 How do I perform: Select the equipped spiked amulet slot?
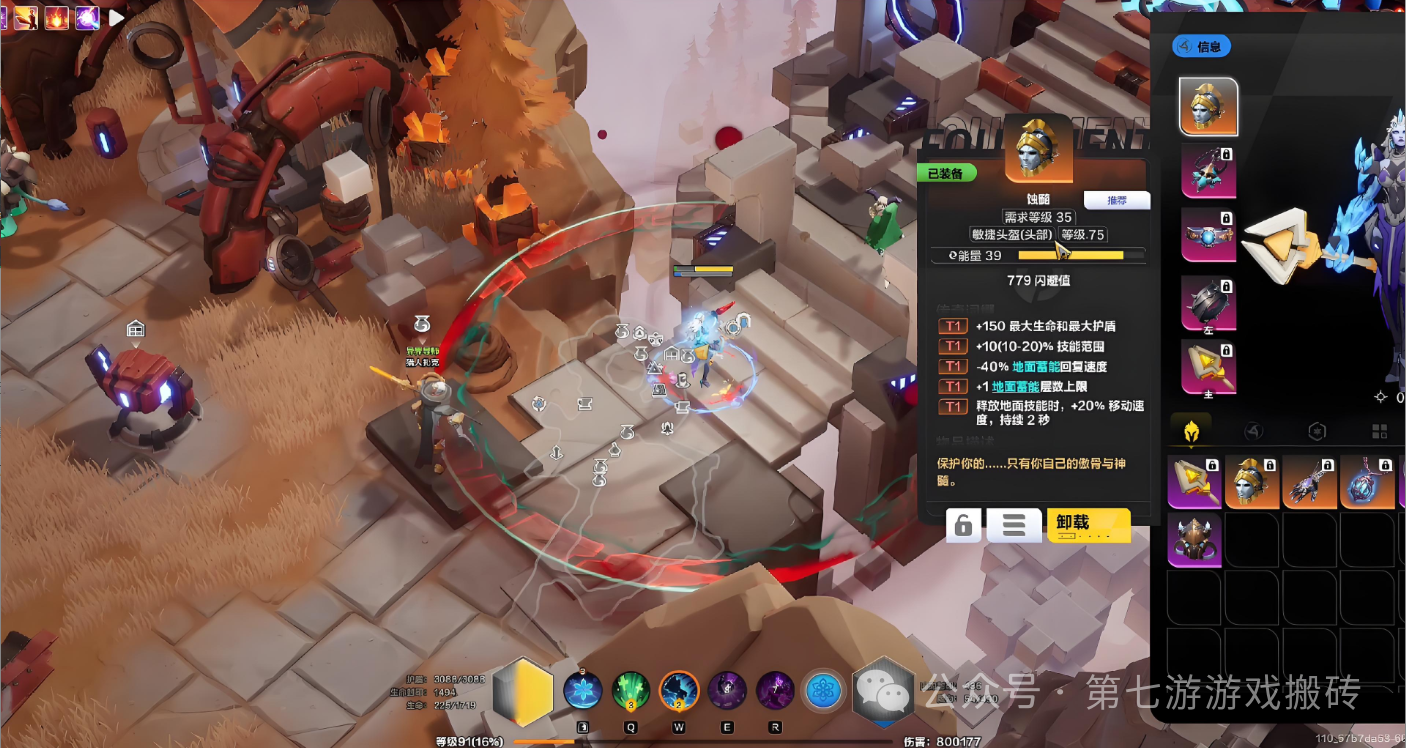pyautogui.click(x=1208, y=171)
